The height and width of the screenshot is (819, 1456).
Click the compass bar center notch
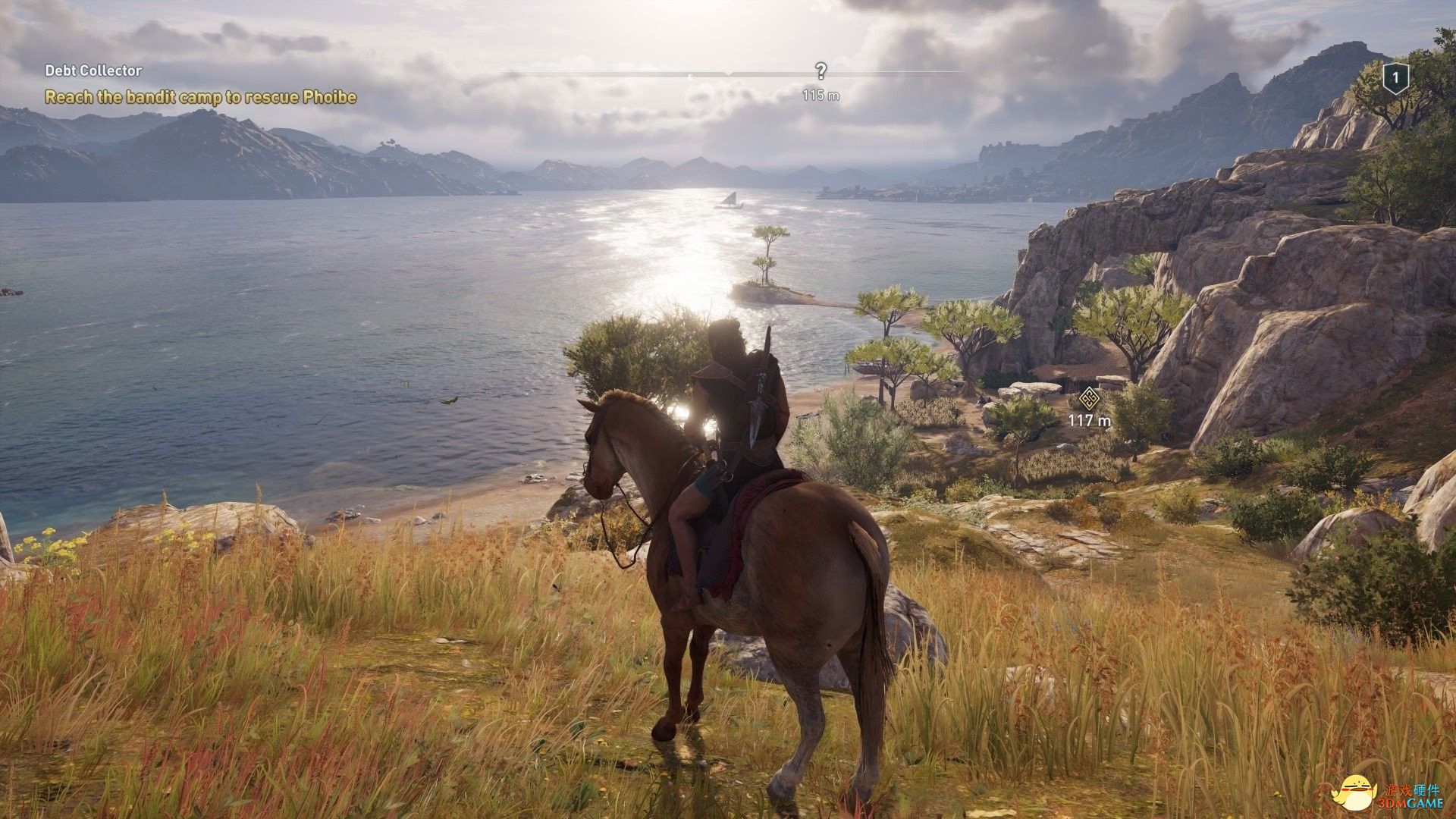point(729,74)
